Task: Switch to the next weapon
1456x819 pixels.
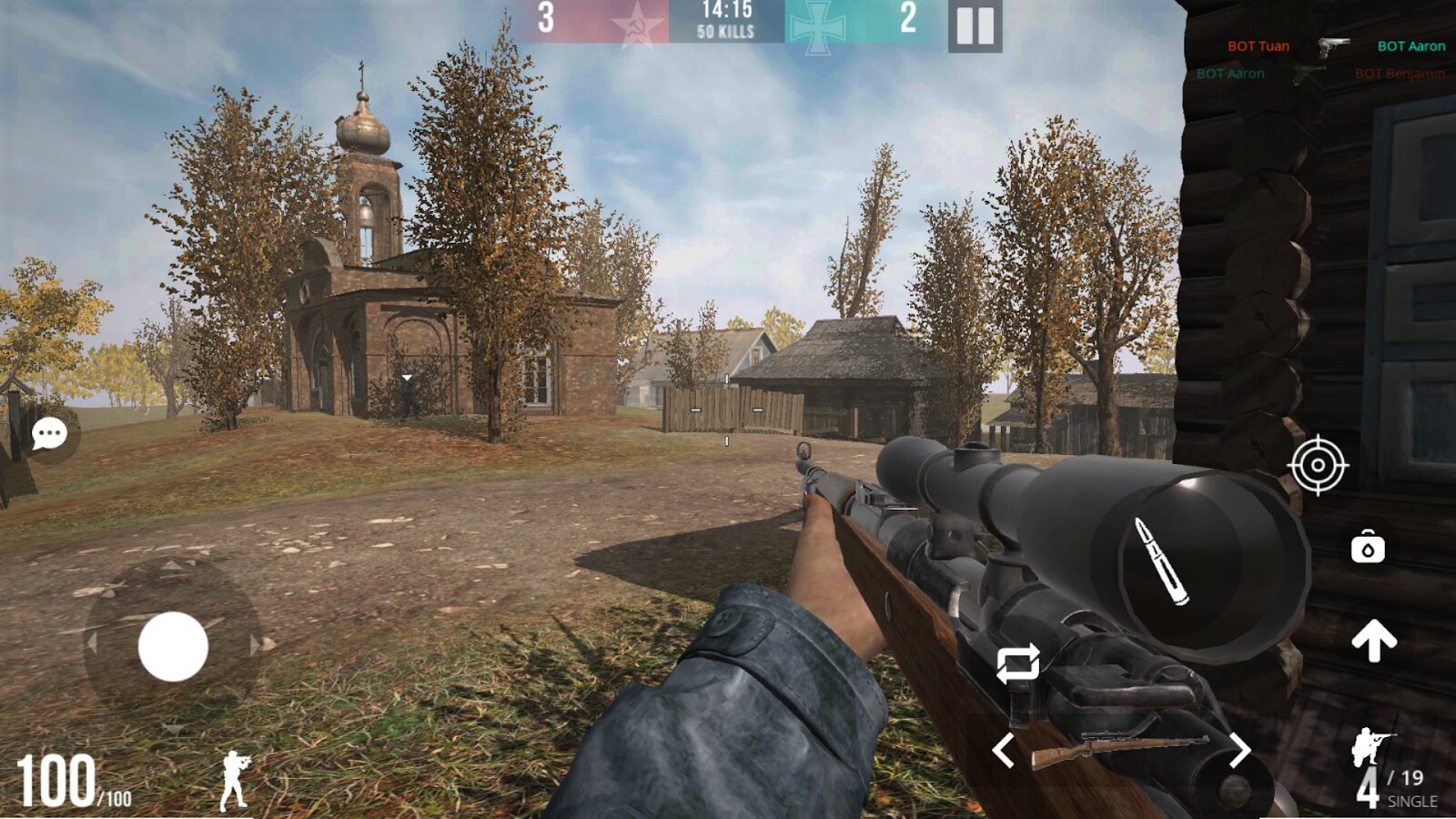Action: [1239, 751]
